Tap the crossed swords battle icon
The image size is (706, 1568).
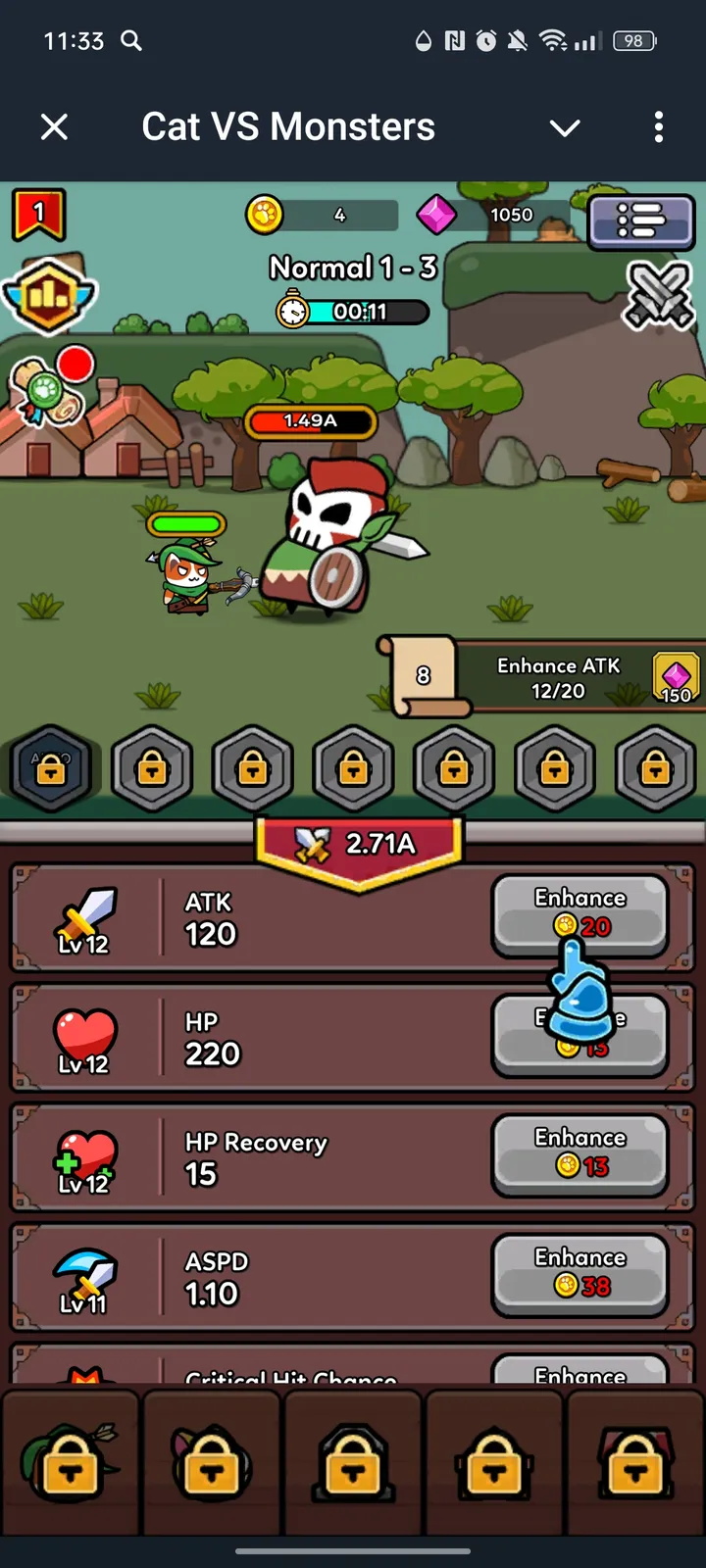[x=659, y=293]
